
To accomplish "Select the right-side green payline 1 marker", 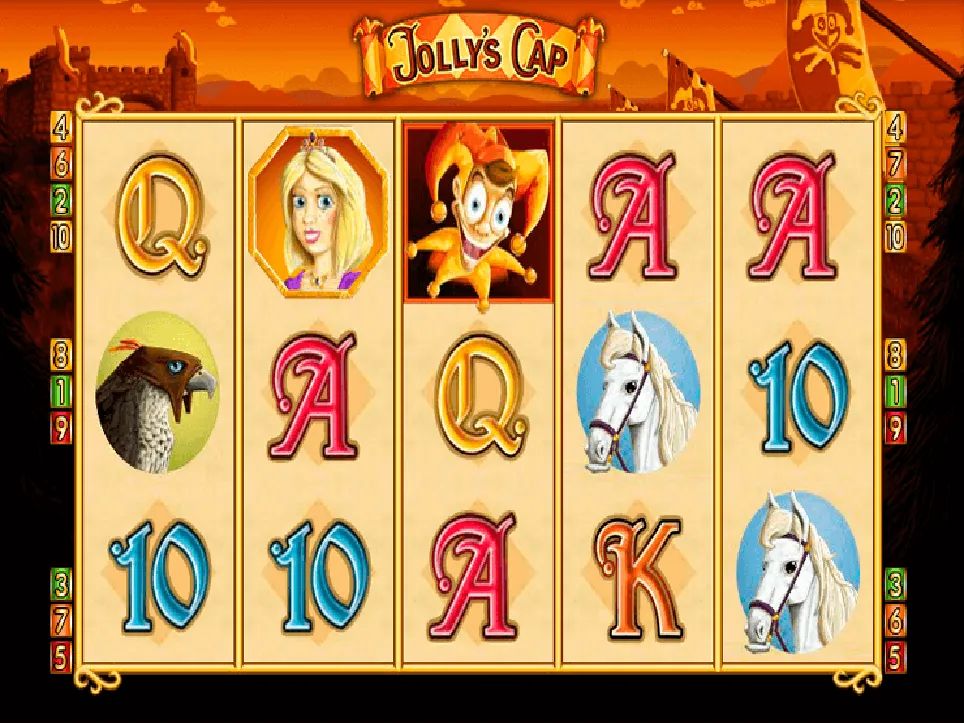I will [895, 391].
